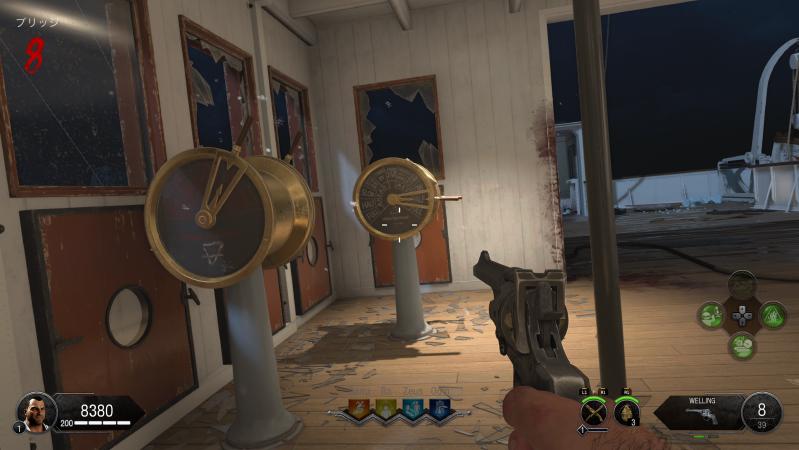Select the dark blue perk icon
Screen dimensions: 799x450
pyautogui.click(x=438, y=408)
